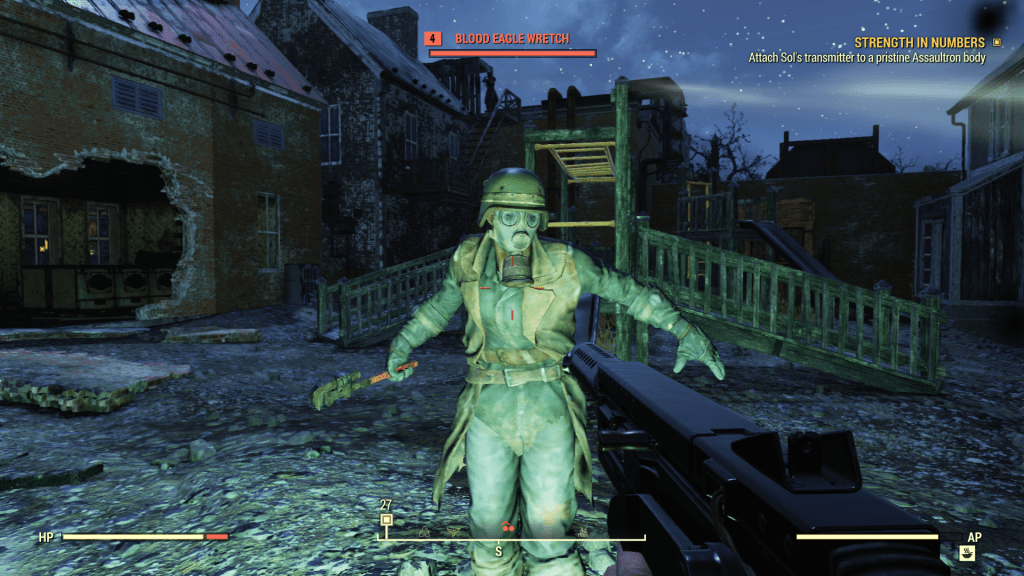
Task: Click the quest marker square beside Strength in Numbers
Action: point(996,43)
